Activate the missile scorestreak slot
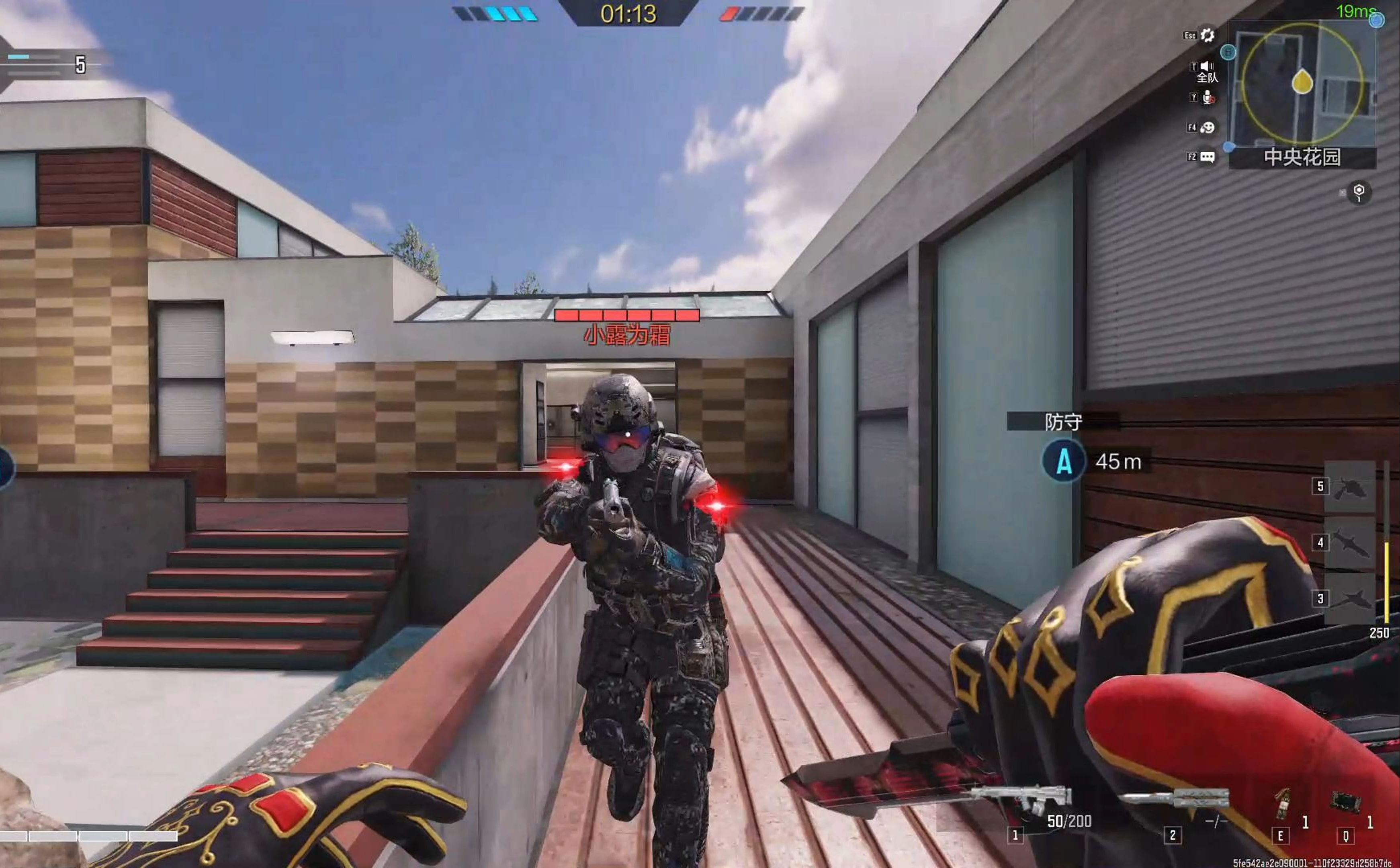The width and height of the screenshot is (1400, 868). (x=1349, y=543)
